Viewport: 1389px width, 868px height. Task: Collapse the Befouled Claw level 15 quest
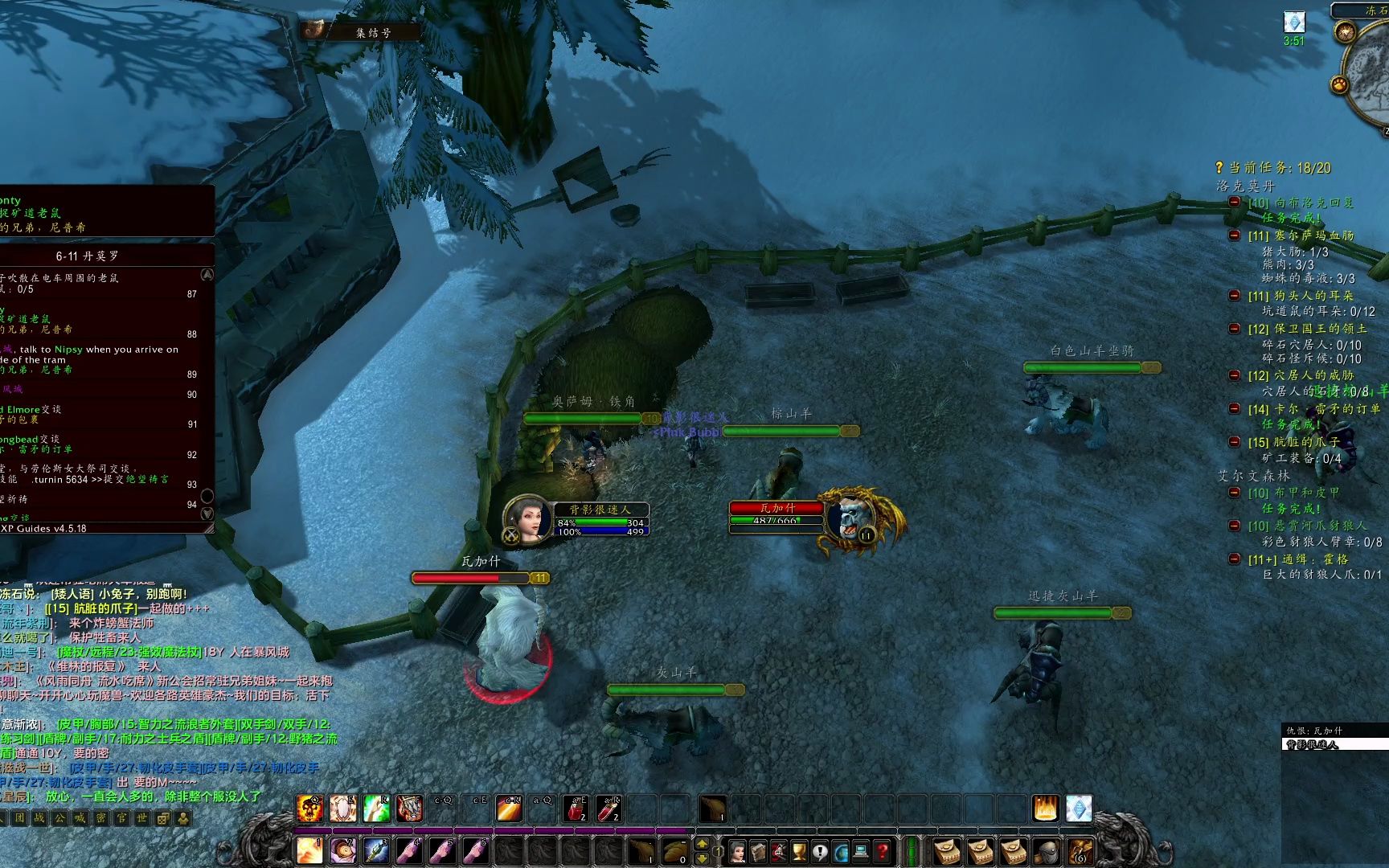1235,442
